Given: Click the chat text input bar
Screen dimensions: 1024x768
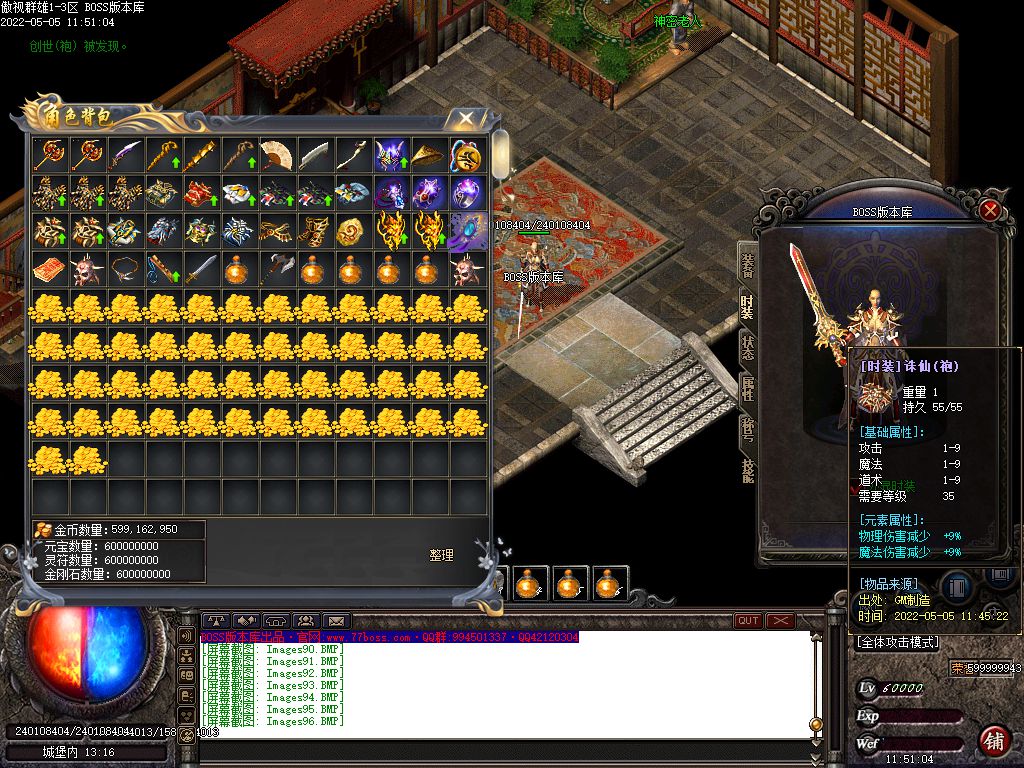Looking at the screenshot, I should coord(500,733).
